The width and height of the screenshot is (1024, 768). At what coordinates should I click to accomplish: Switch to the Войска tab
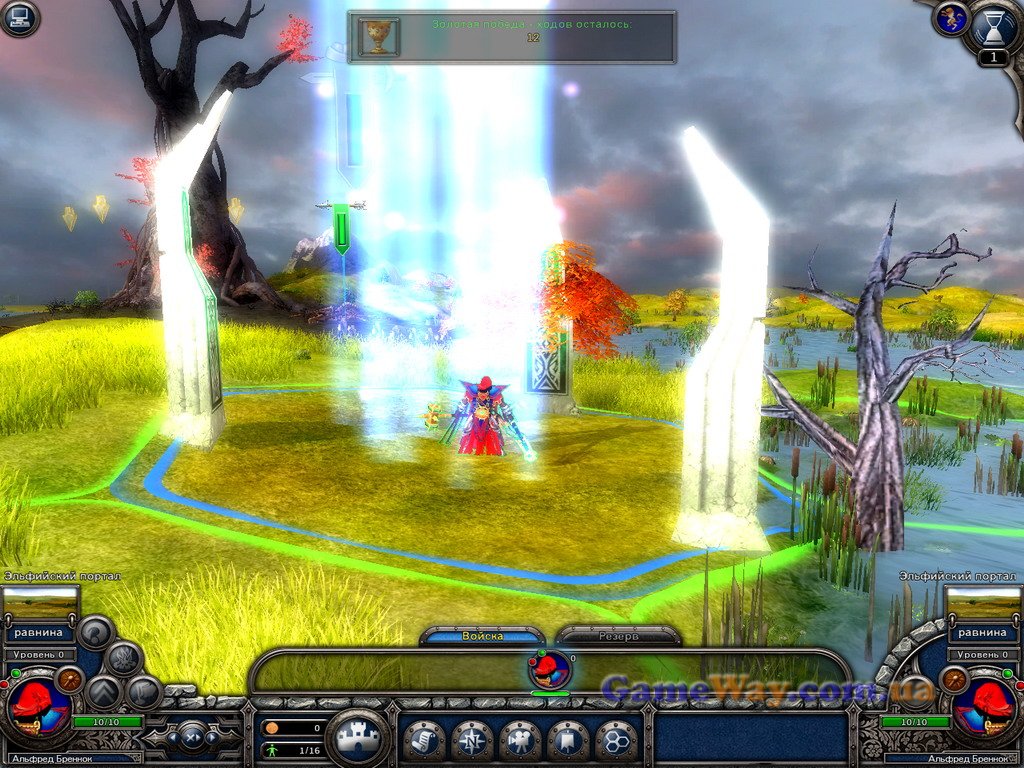tap(483, 636)
